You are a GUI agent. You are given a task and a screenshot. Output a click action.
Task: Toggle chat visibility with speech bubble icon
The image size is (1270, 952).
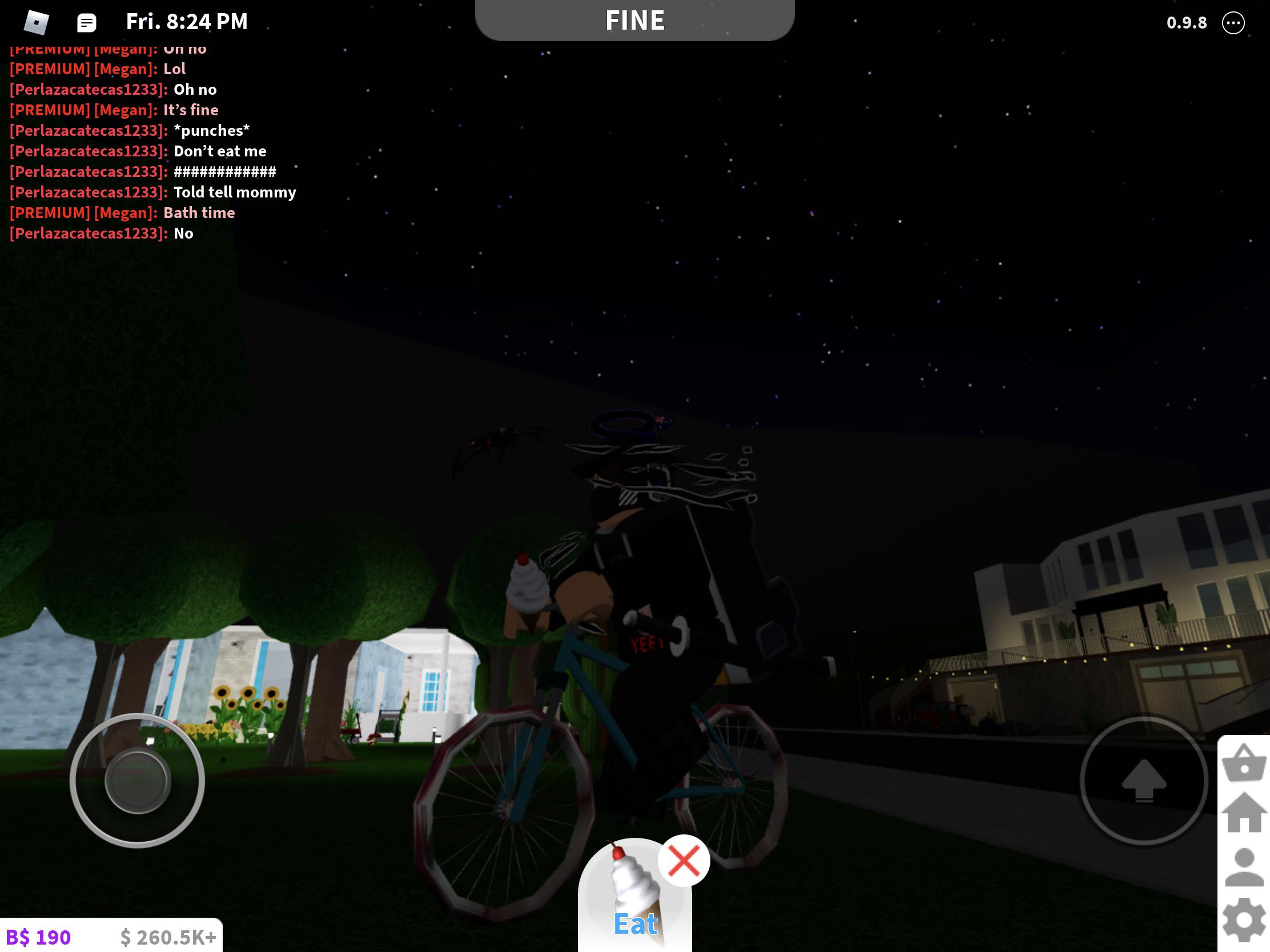[86, 22]
